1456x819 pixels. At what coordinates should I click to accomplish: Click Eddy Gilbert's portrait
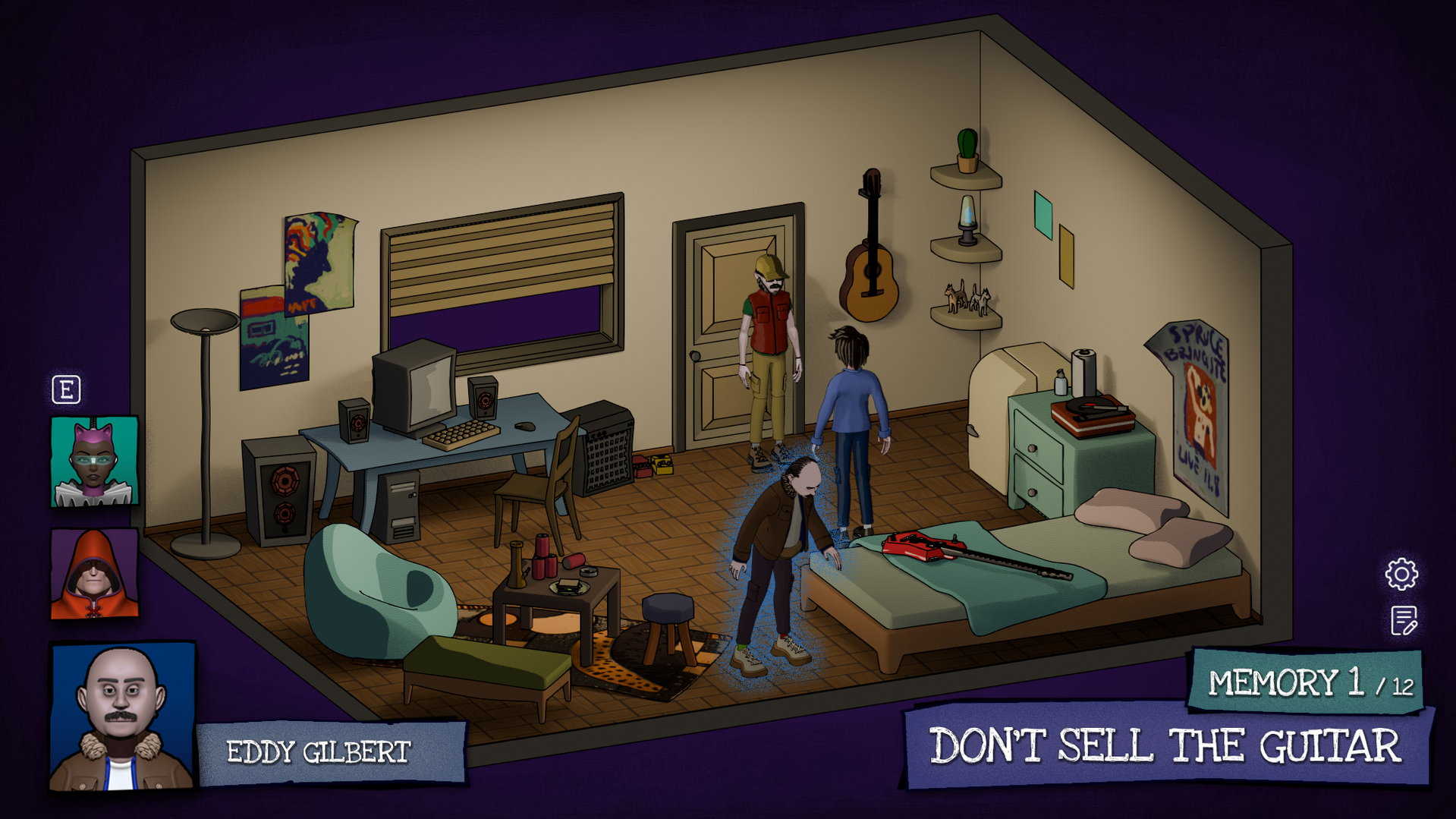pyautogui.click(x=122, y=717)
